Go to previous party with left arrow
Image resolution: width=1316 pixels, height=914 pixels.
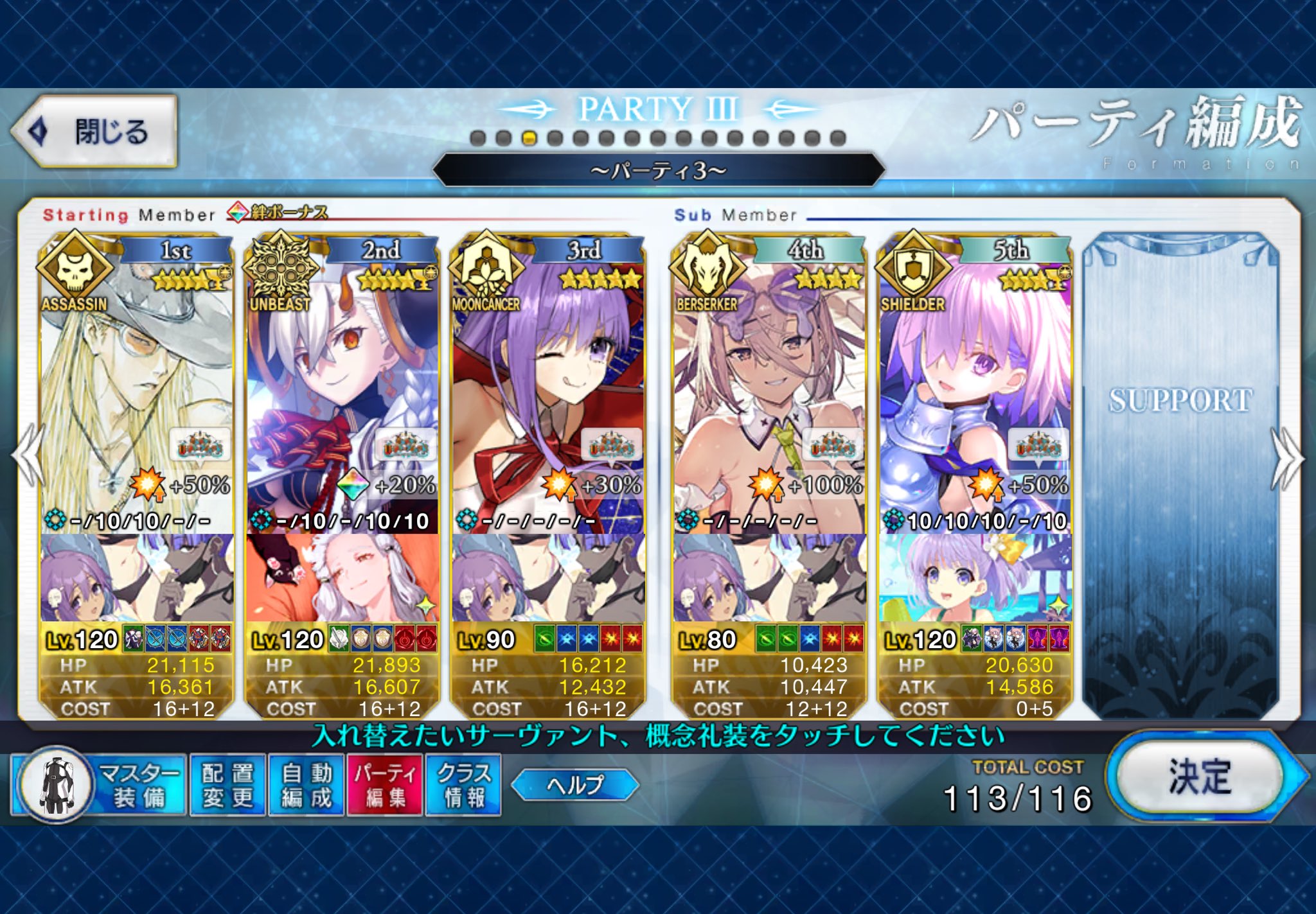tap(27, 456)
